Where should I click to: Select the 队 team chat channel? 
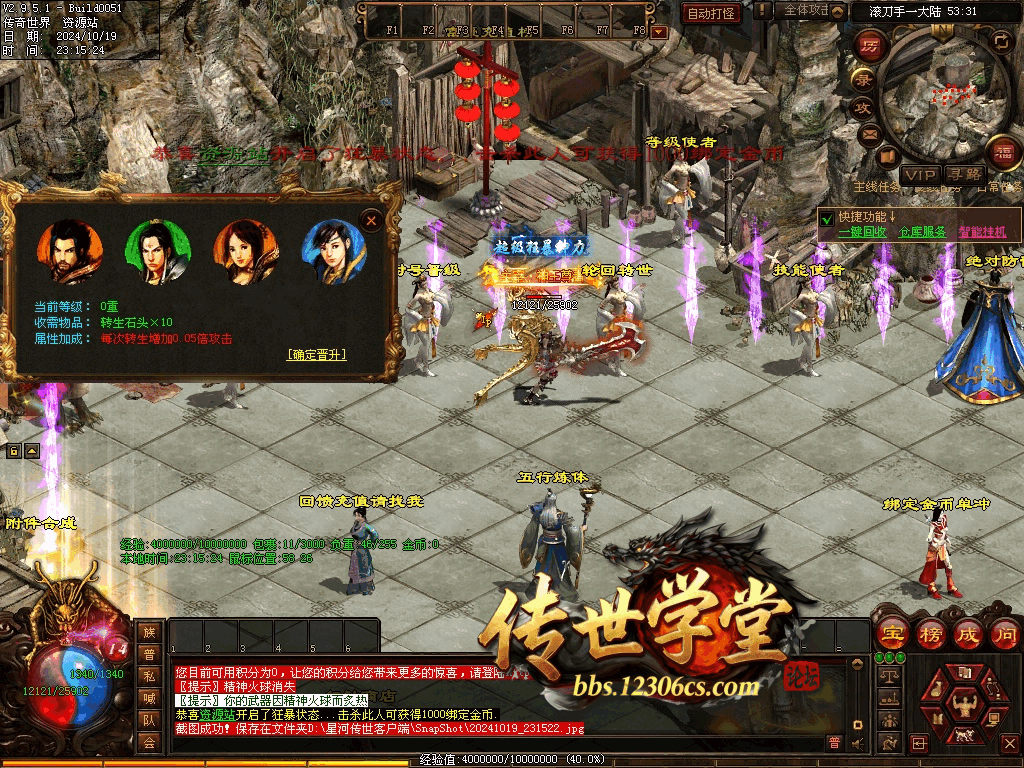click(x=149, y=719)
